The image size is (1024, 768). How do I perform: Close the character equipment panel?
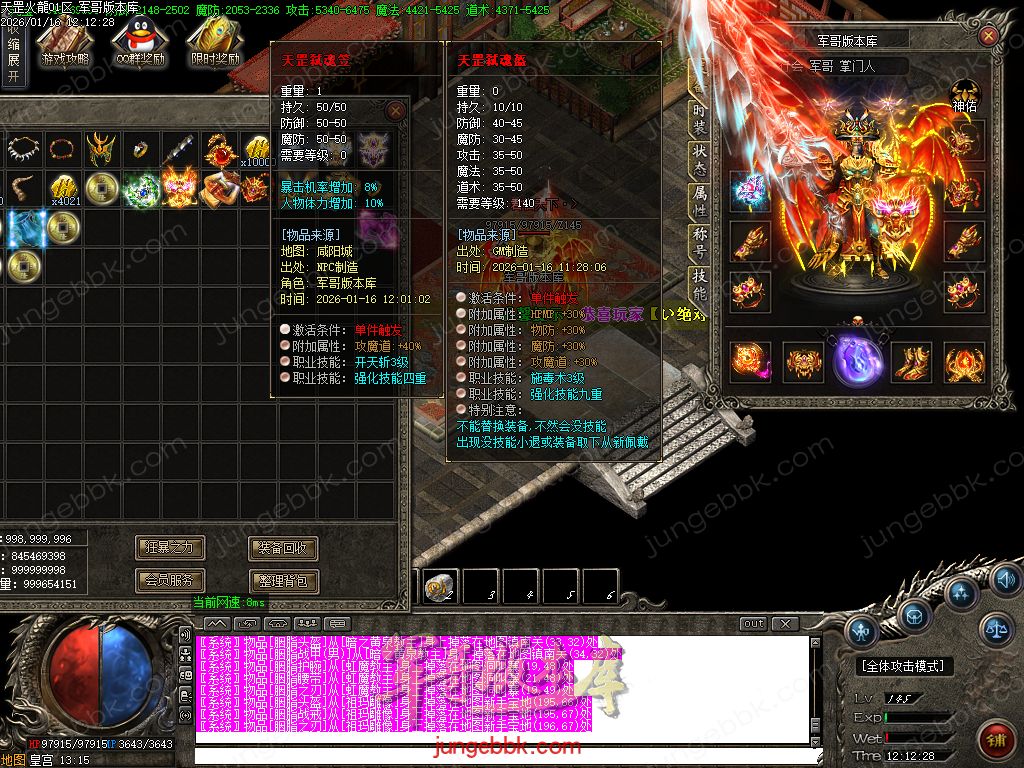coord(988,36)
